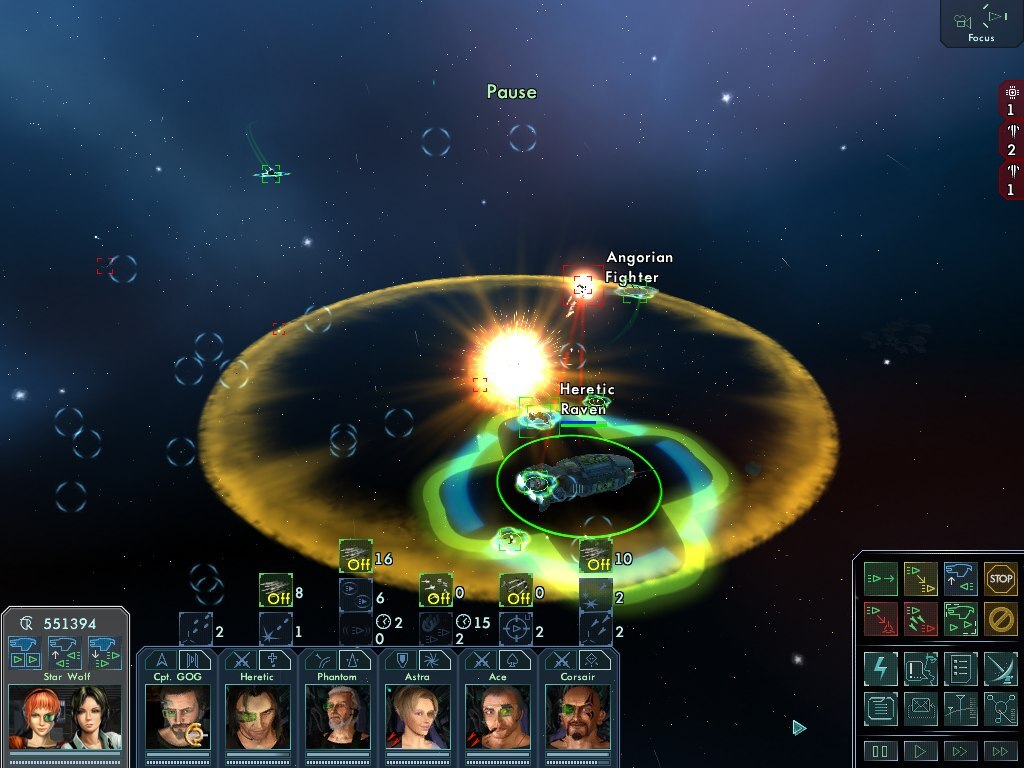
Task: Open the Focus camera control
Action: click(981, 22)
